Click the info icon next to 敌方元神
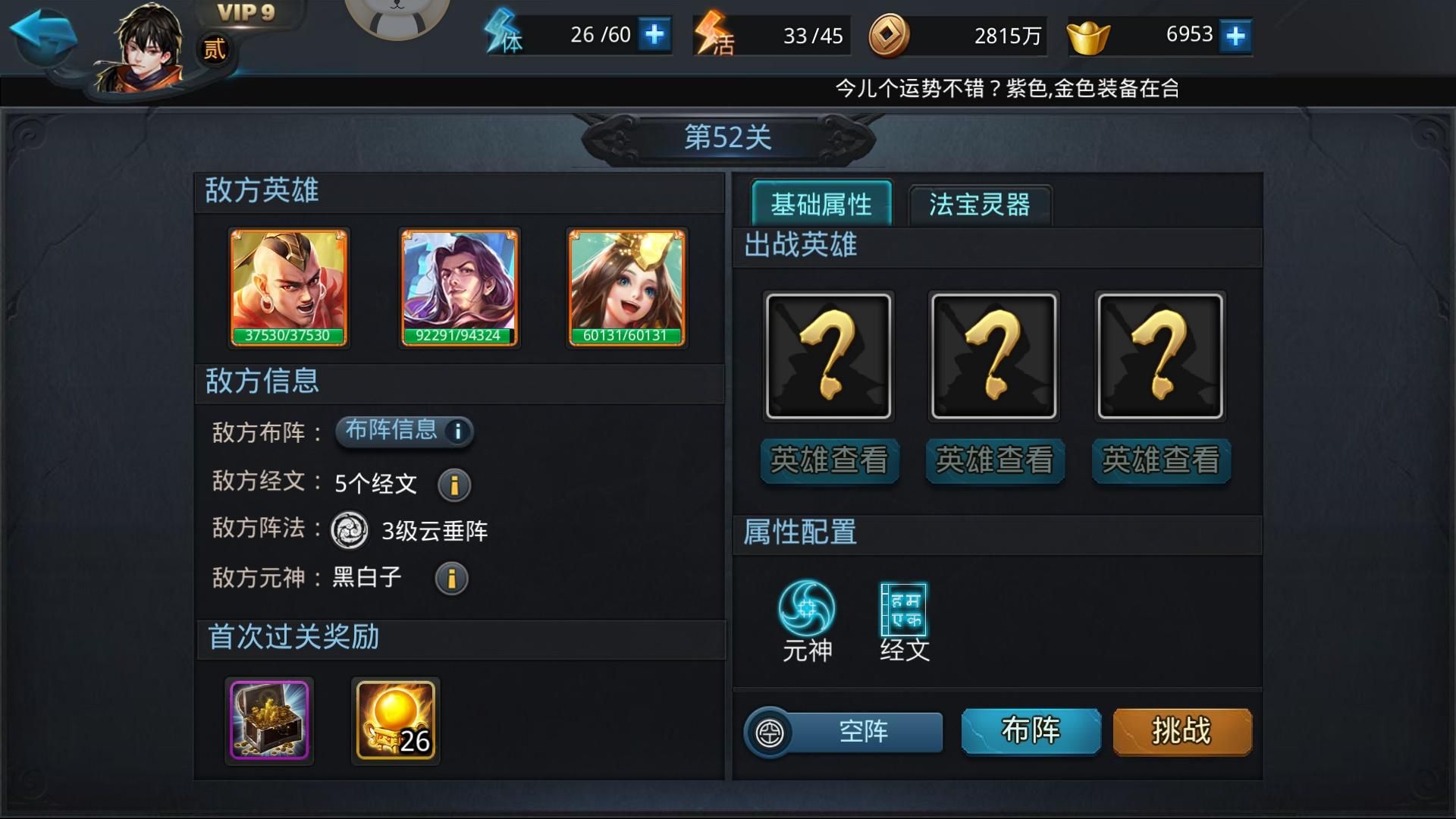The width and height of the screenshot is (1456, 819). coord(453,579)
